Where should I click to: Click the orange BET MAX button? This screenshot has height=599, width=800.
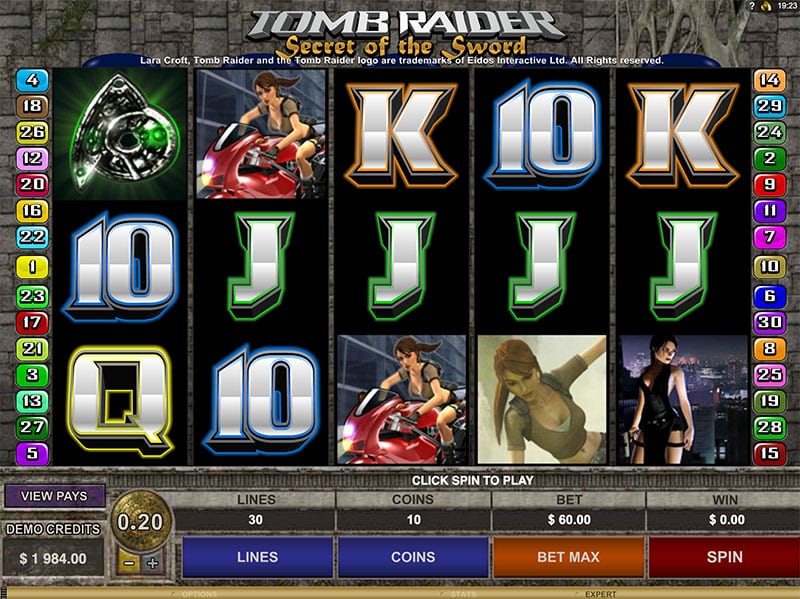pyautogui.click(x=568, y=557)
